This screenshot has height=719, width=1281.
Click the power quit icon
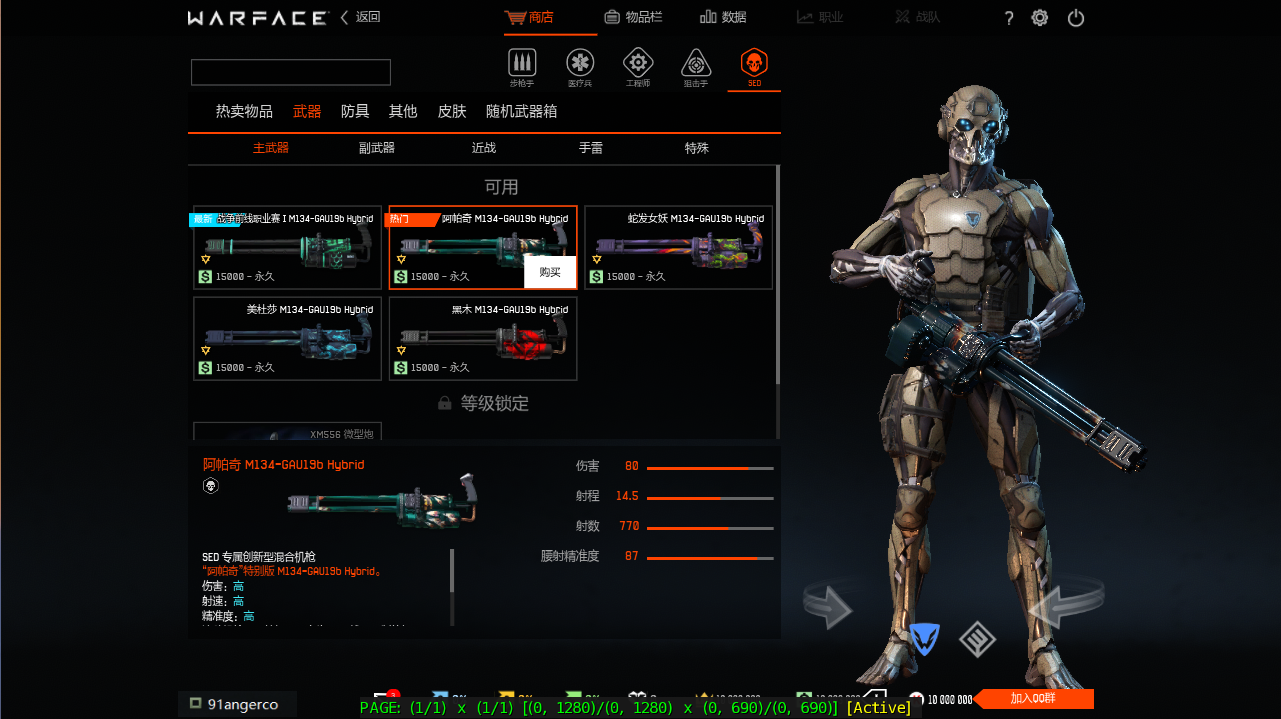pos(1076,18)
